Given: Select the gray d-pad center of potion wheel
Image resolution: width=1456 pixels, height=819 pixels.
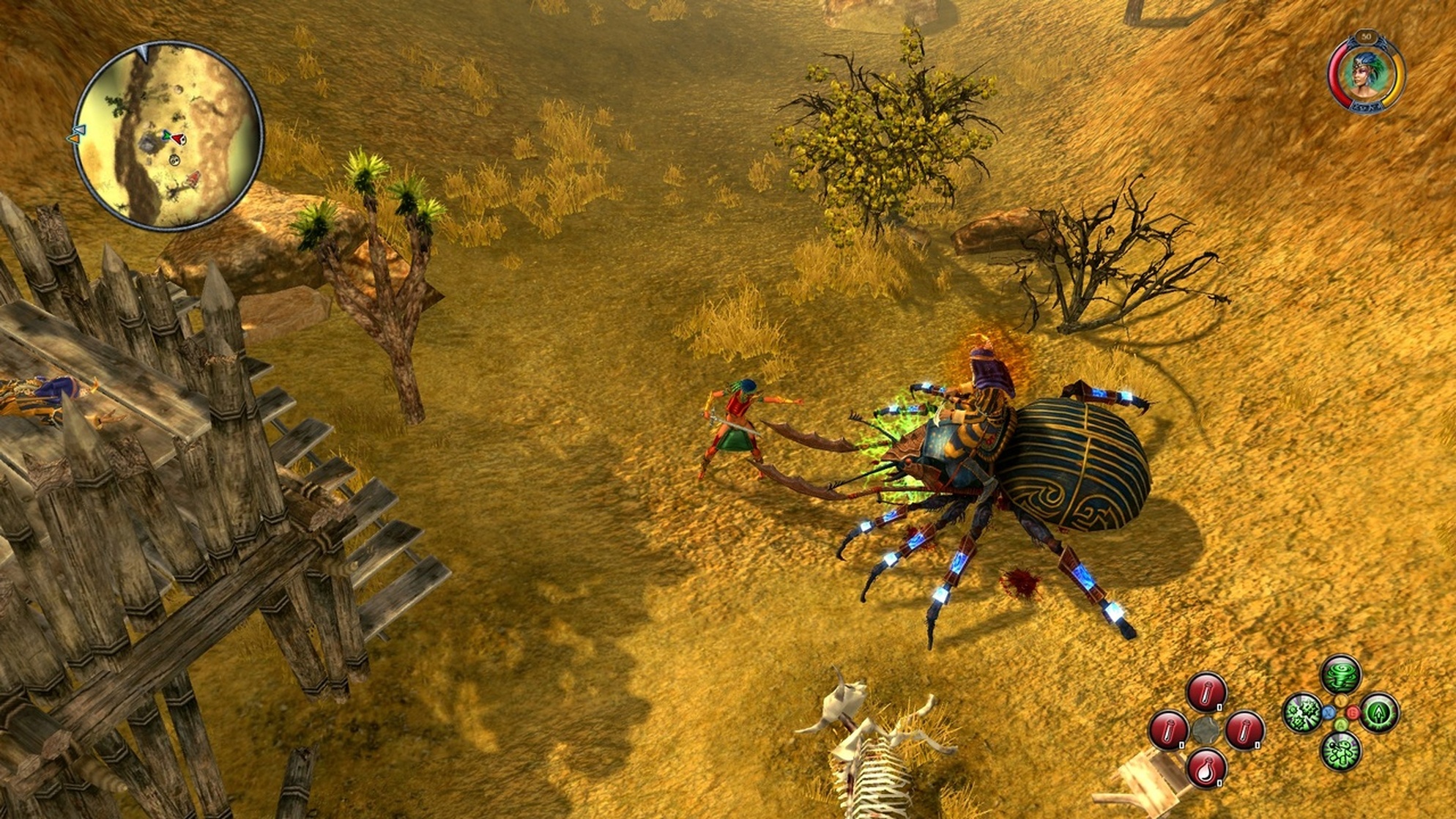Looking at the screenshot, I should pos(1206,730).
